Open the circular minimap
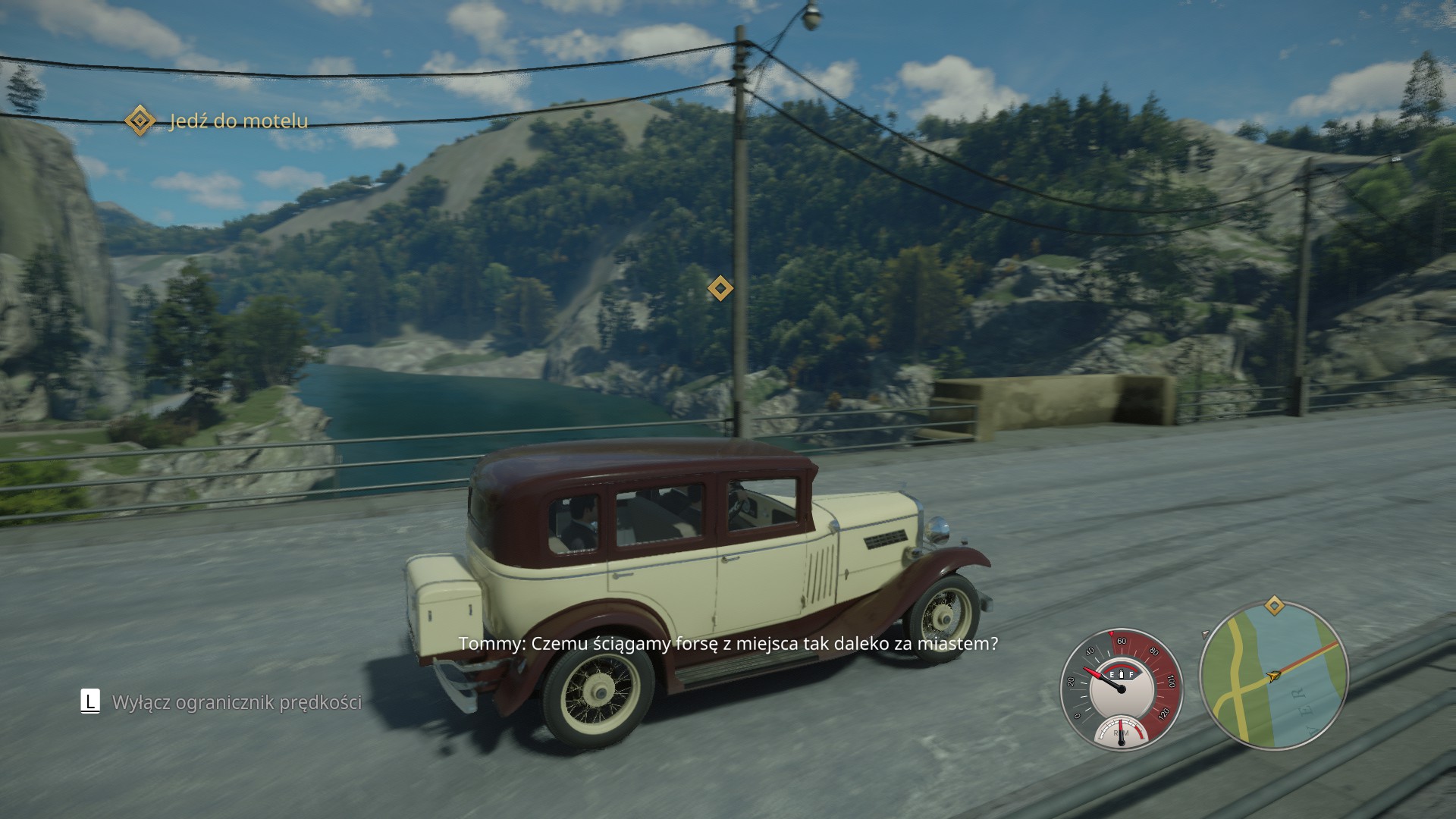Image resolution: width=1456 pixels, height=819 pixels. click(1274, 675)
